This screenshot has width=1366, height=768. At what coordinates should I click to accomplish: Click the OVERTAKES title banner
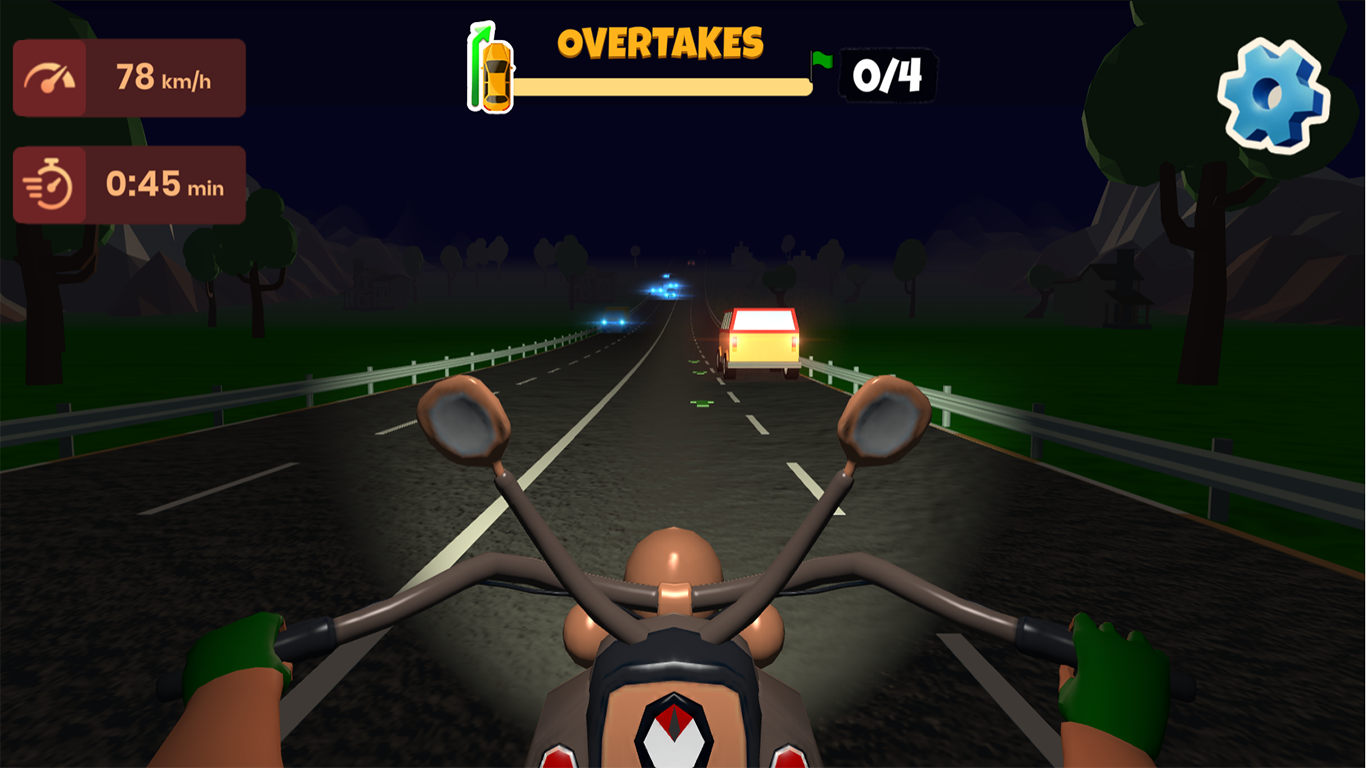(660, 42)
